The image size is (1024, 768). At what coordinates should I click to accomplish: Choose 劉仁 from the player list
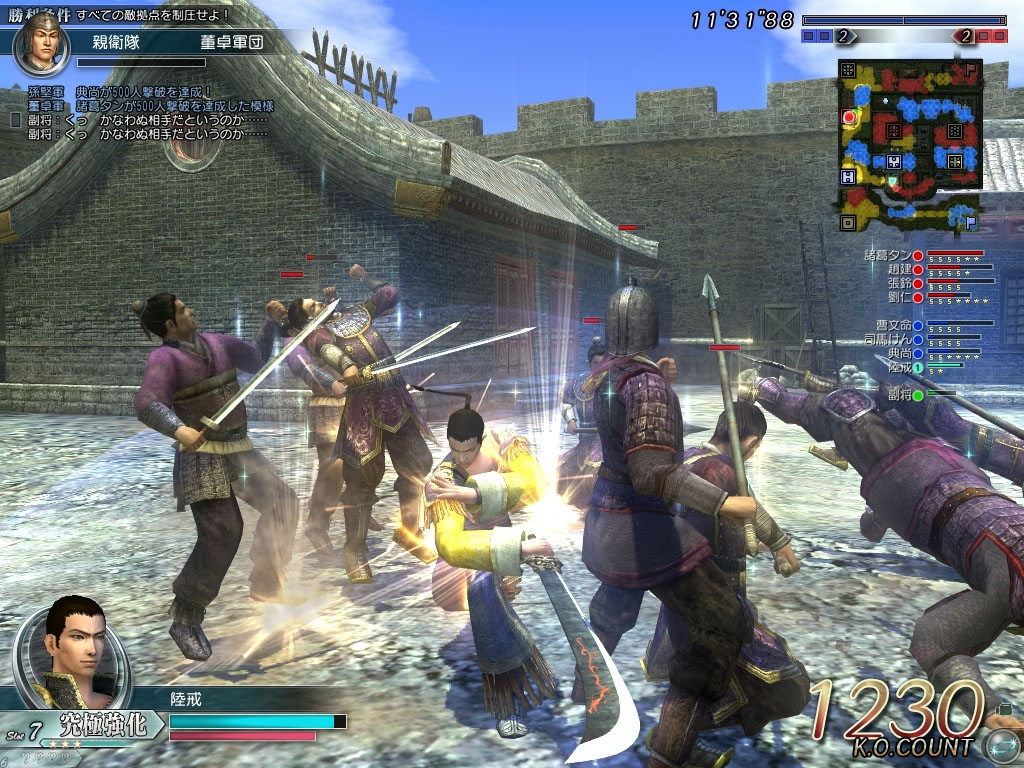point(900,297)
